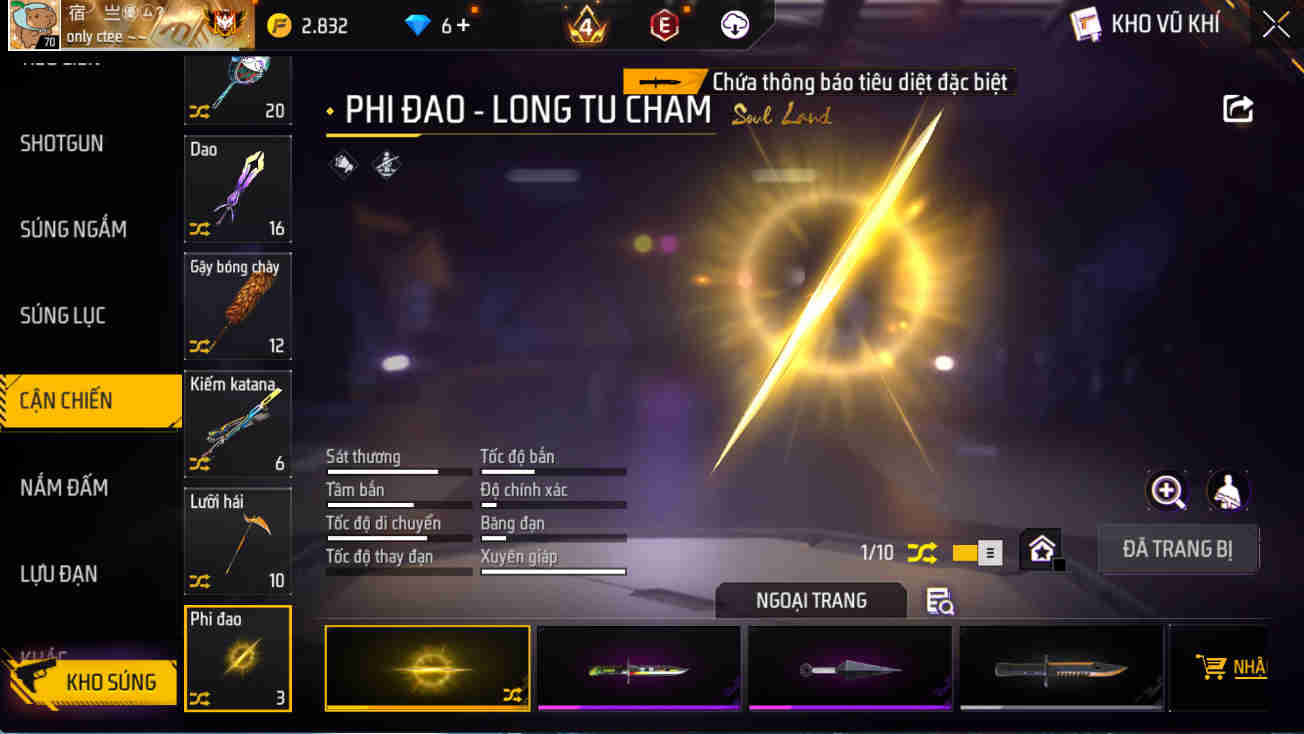Click the magnifier zoom preview icon
Viewport: 1304px width, 734px height.
1166,491
